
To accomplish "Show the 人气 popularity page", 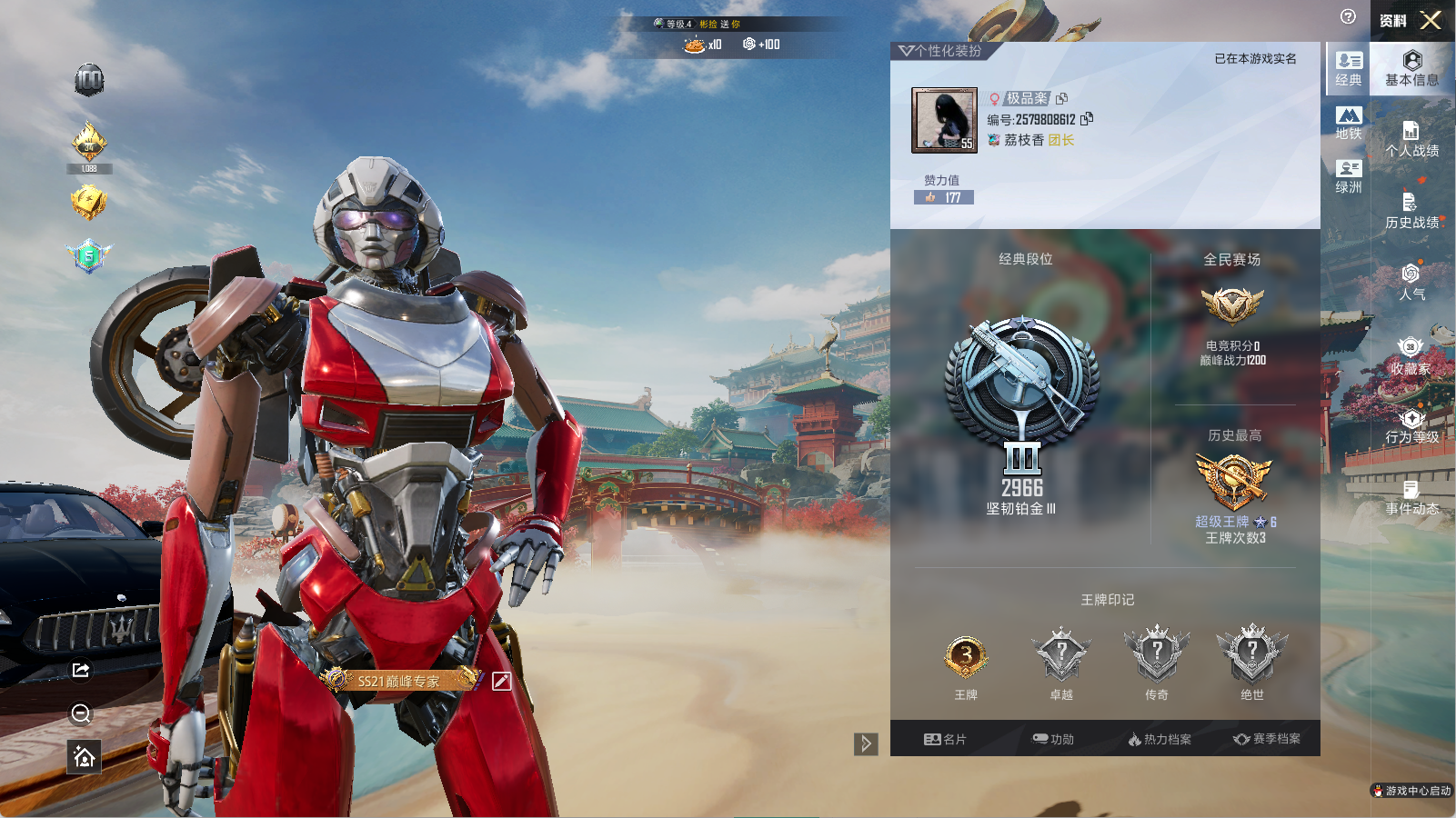I will point(1411,282).
